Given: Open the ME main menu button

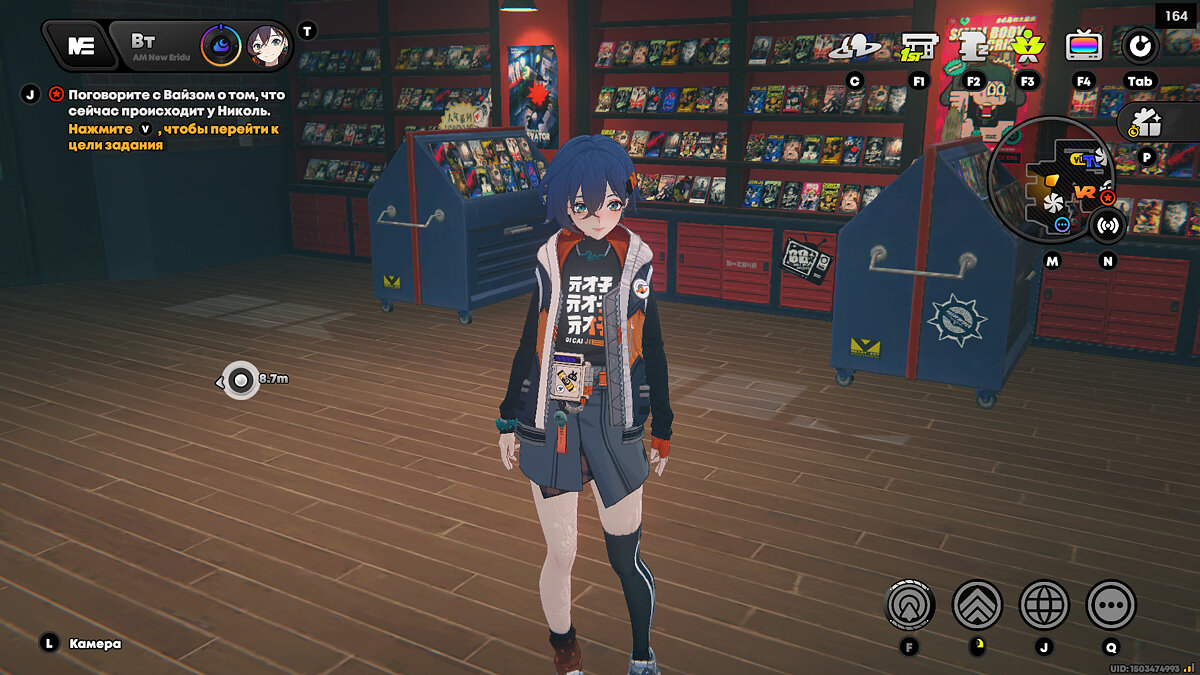Looking at the screenshot, I should [80, 45].
